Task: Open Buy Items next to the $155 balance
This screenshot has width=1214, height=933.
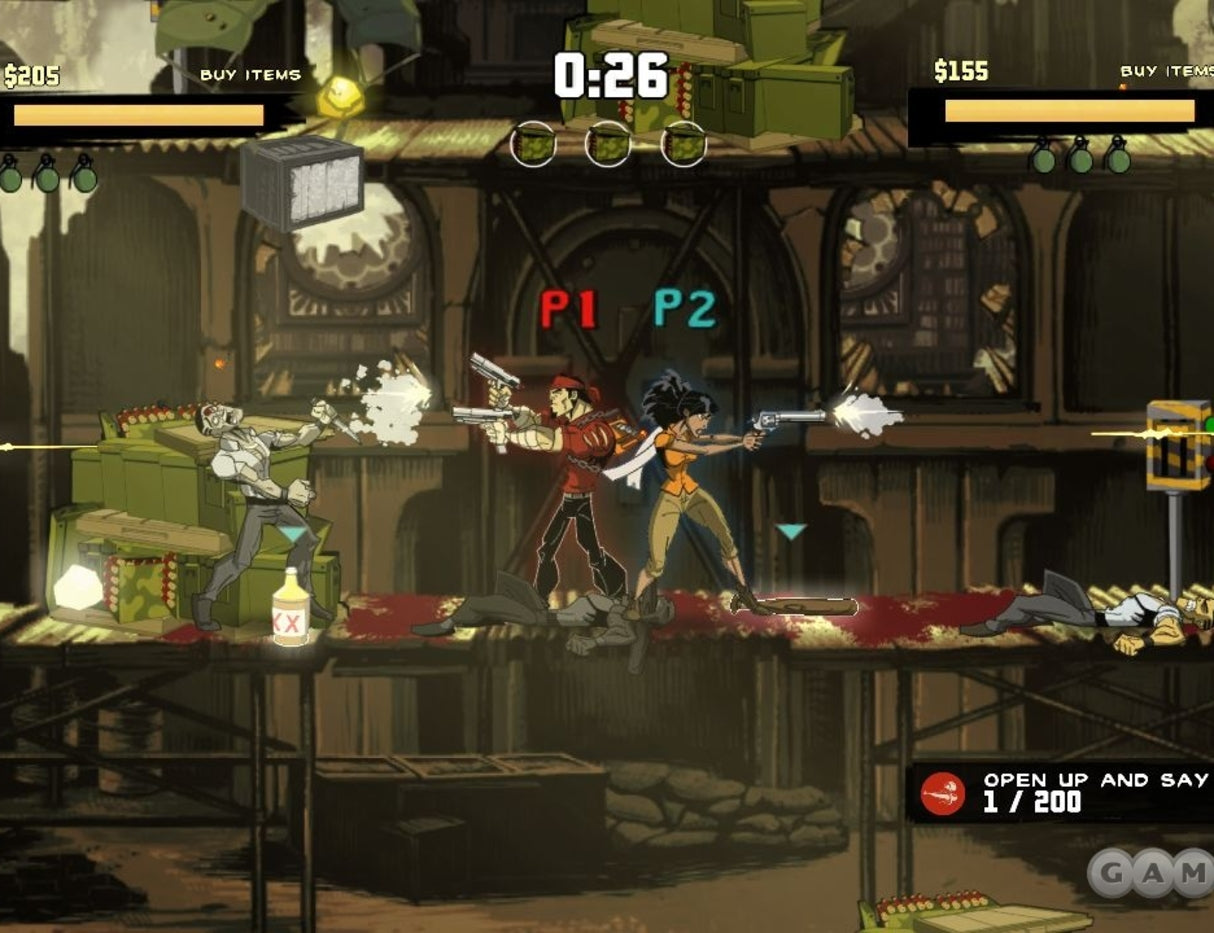Action: pos(1166,71)
